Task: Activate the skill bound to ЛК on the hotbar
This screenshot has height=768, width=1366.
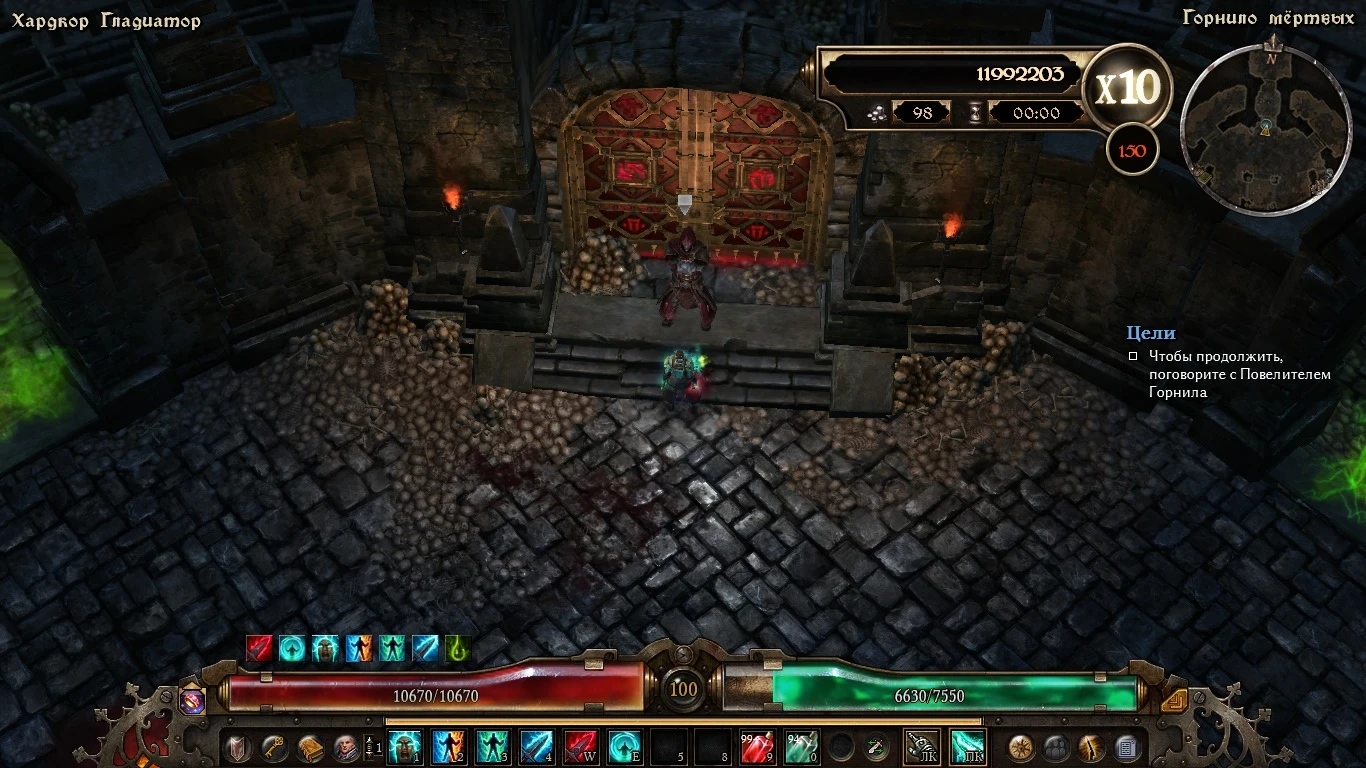Action: (x=921, y=748)
